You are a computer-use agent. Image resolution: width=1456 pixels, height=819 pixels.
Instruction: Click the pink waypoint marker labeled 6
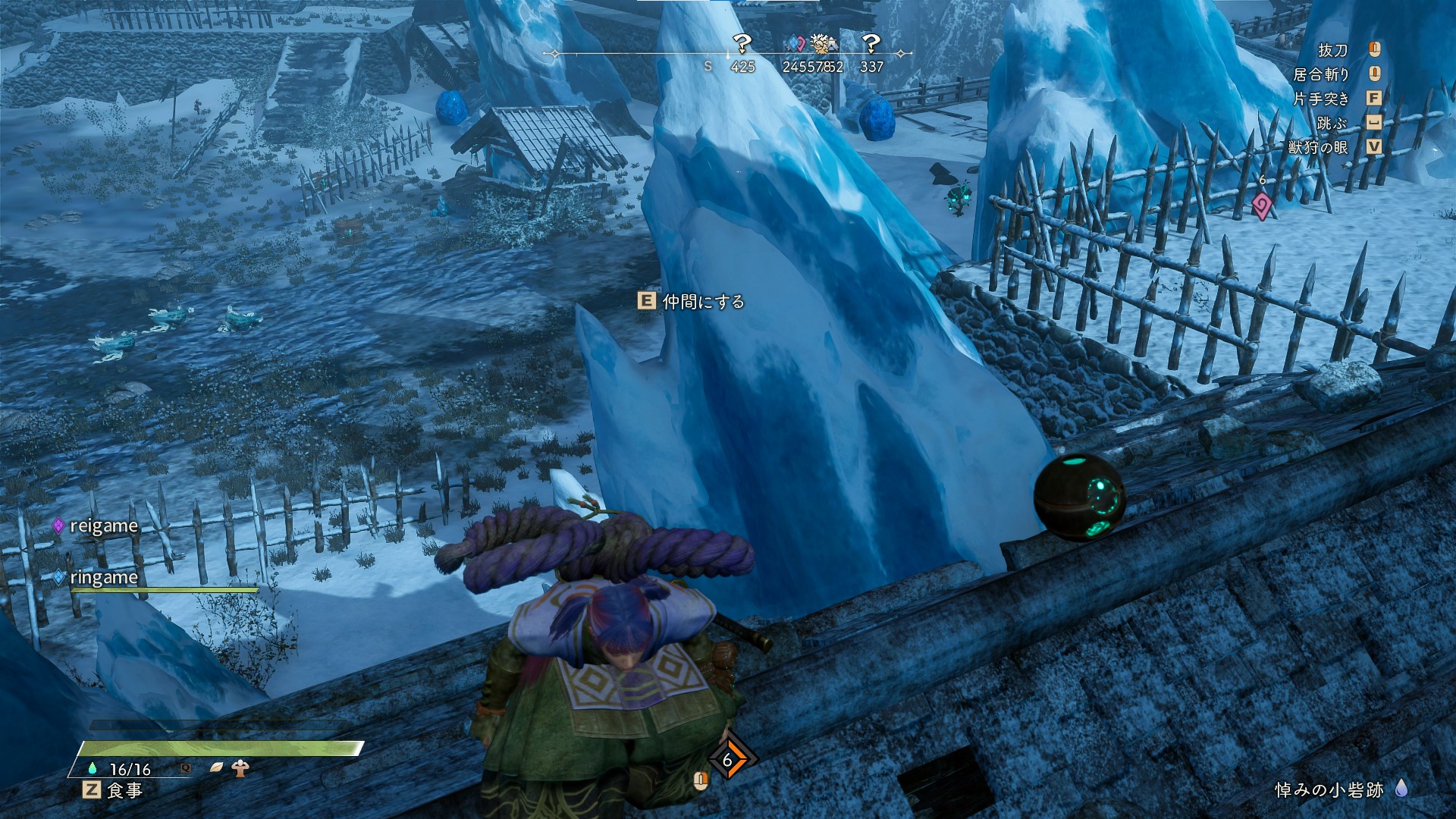pyautogui.click(x=1261, y=205)
